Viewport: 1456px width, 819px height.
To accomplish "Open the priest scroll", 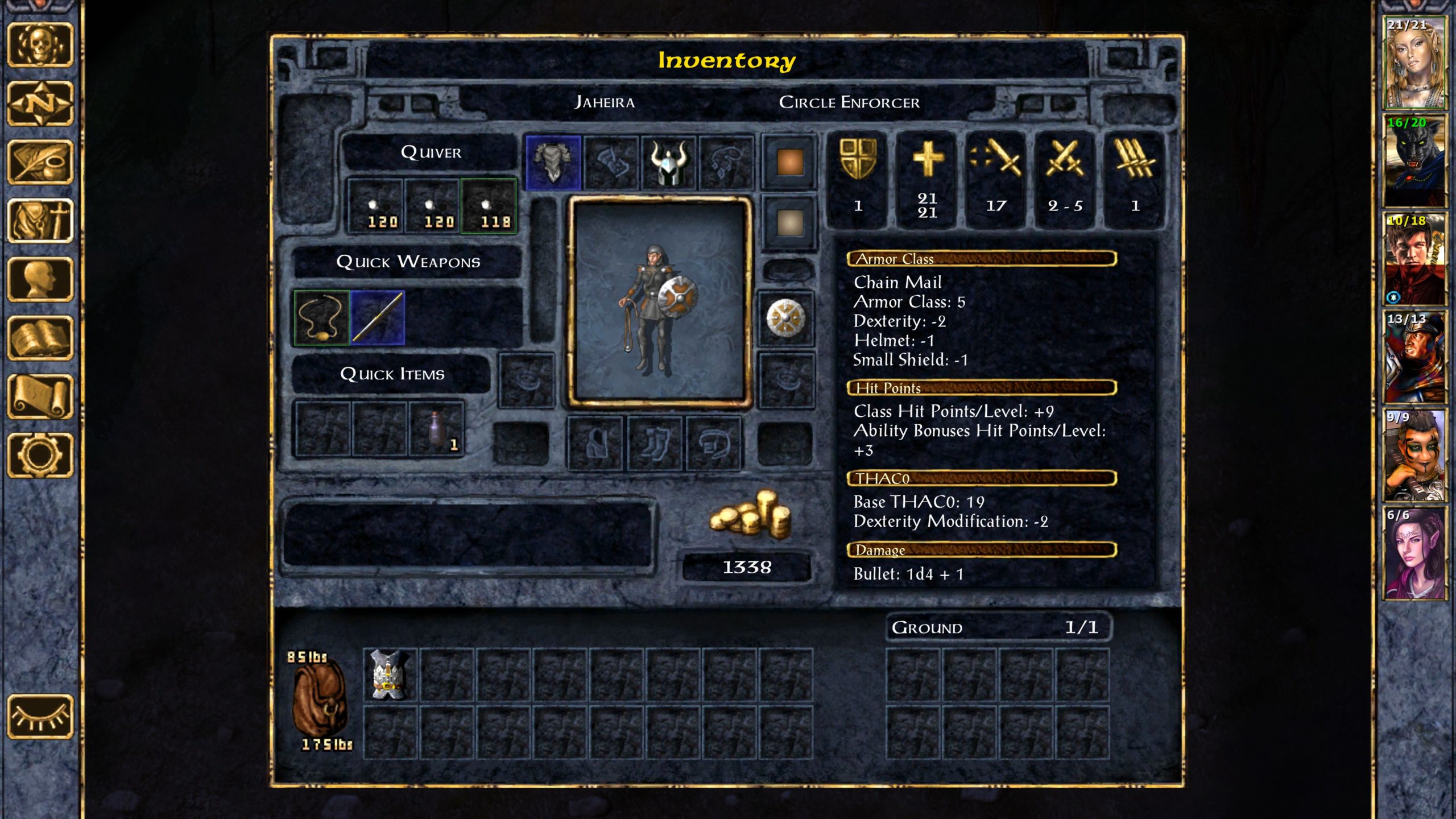I will (x=40, y=396).
